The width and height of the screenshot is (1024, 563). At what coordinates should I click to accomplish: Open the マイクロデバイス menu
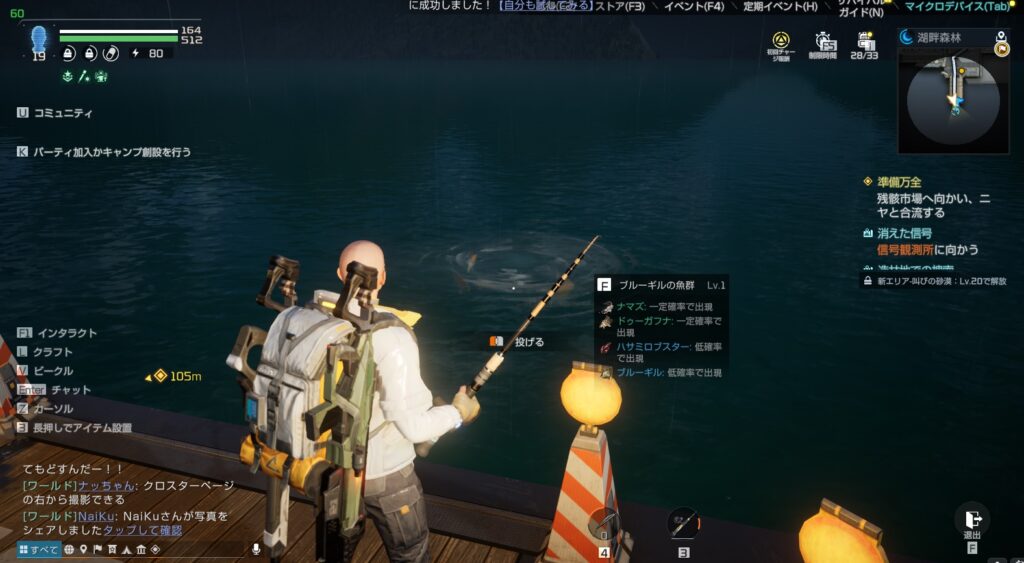pyautogui.click(x=957, y=7)
